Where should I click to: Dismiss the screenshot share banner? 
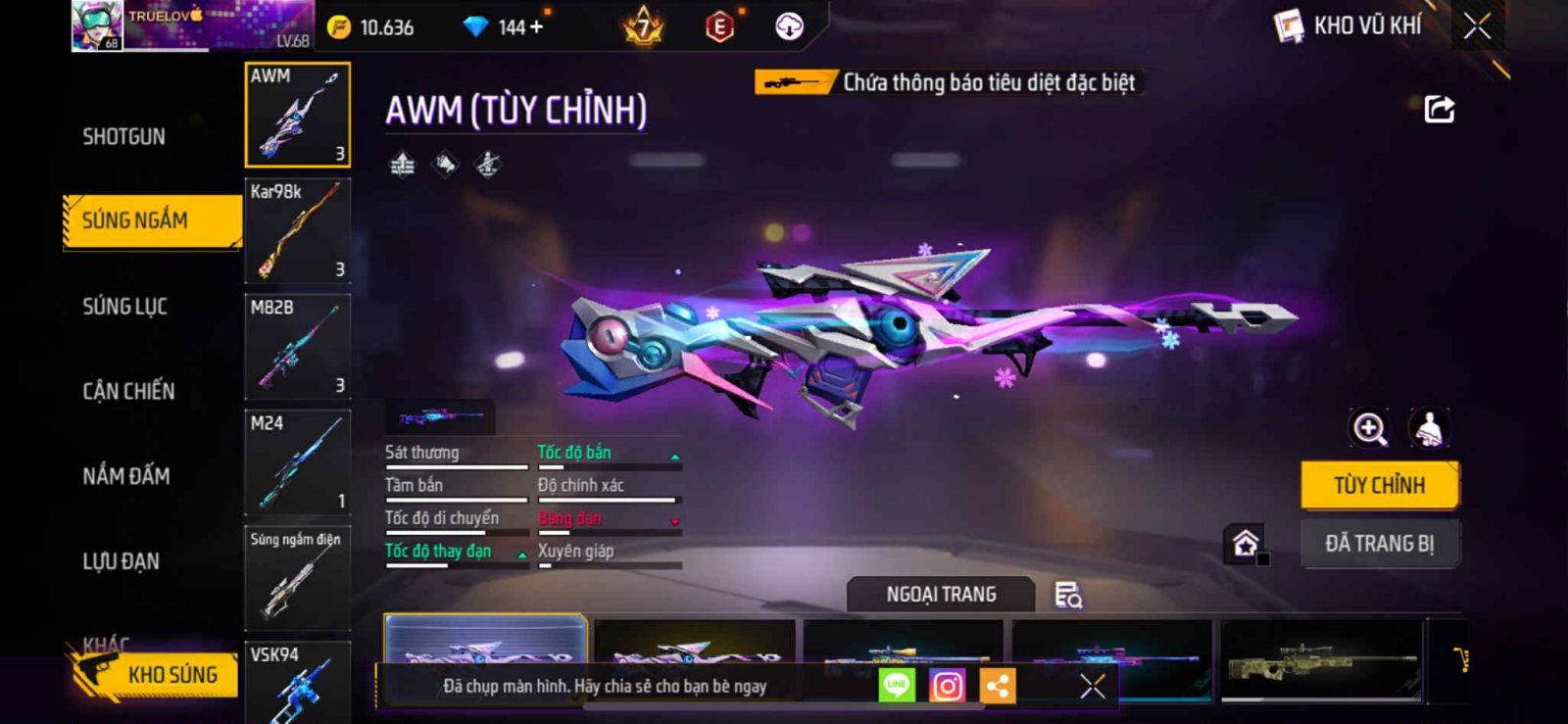point(1092,686)
